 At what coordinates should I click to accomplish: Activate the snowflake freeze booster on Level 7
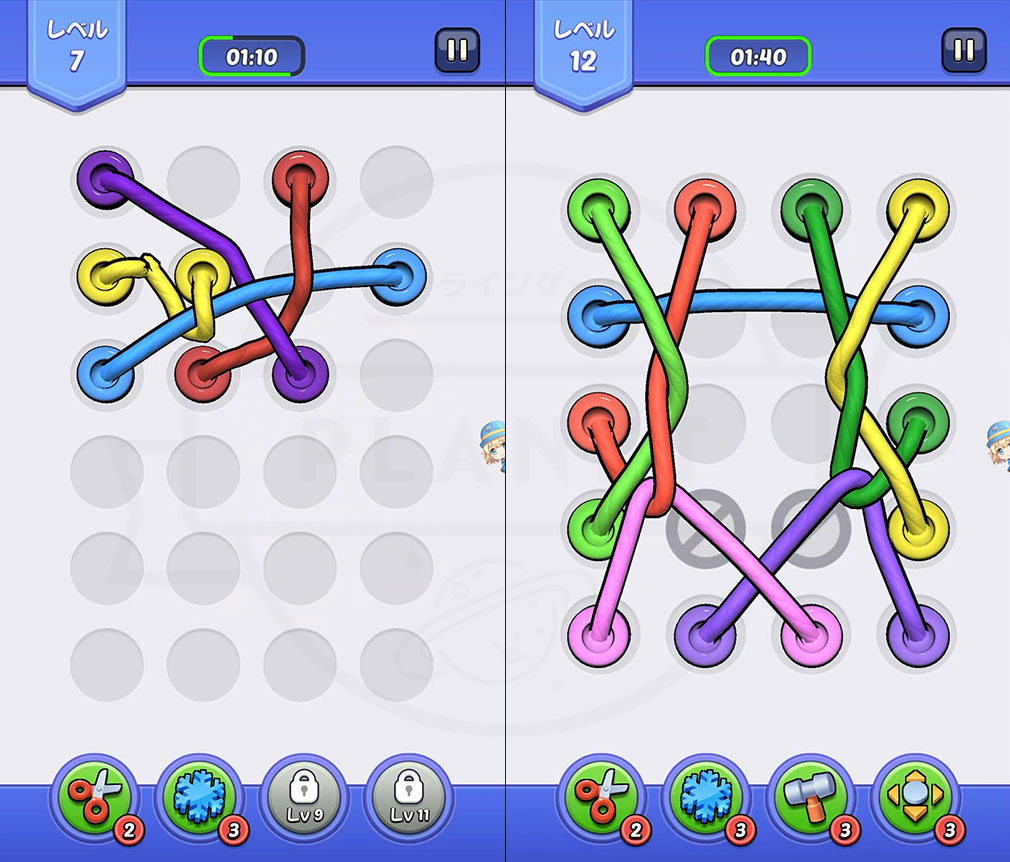(197, 797)
